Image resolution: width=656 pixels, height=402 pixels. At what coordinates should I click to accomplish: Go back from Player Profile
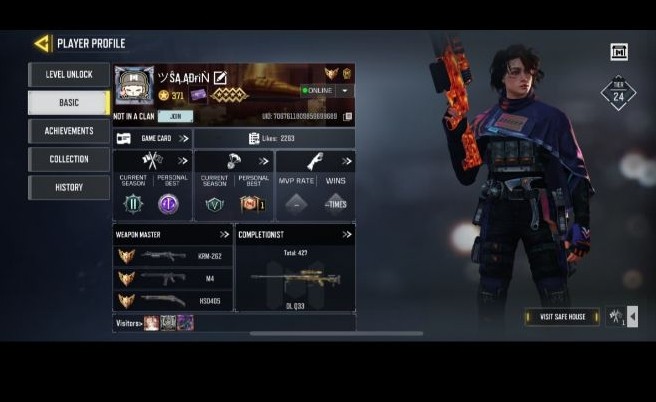pyautogui.click(x=41, y=43)
